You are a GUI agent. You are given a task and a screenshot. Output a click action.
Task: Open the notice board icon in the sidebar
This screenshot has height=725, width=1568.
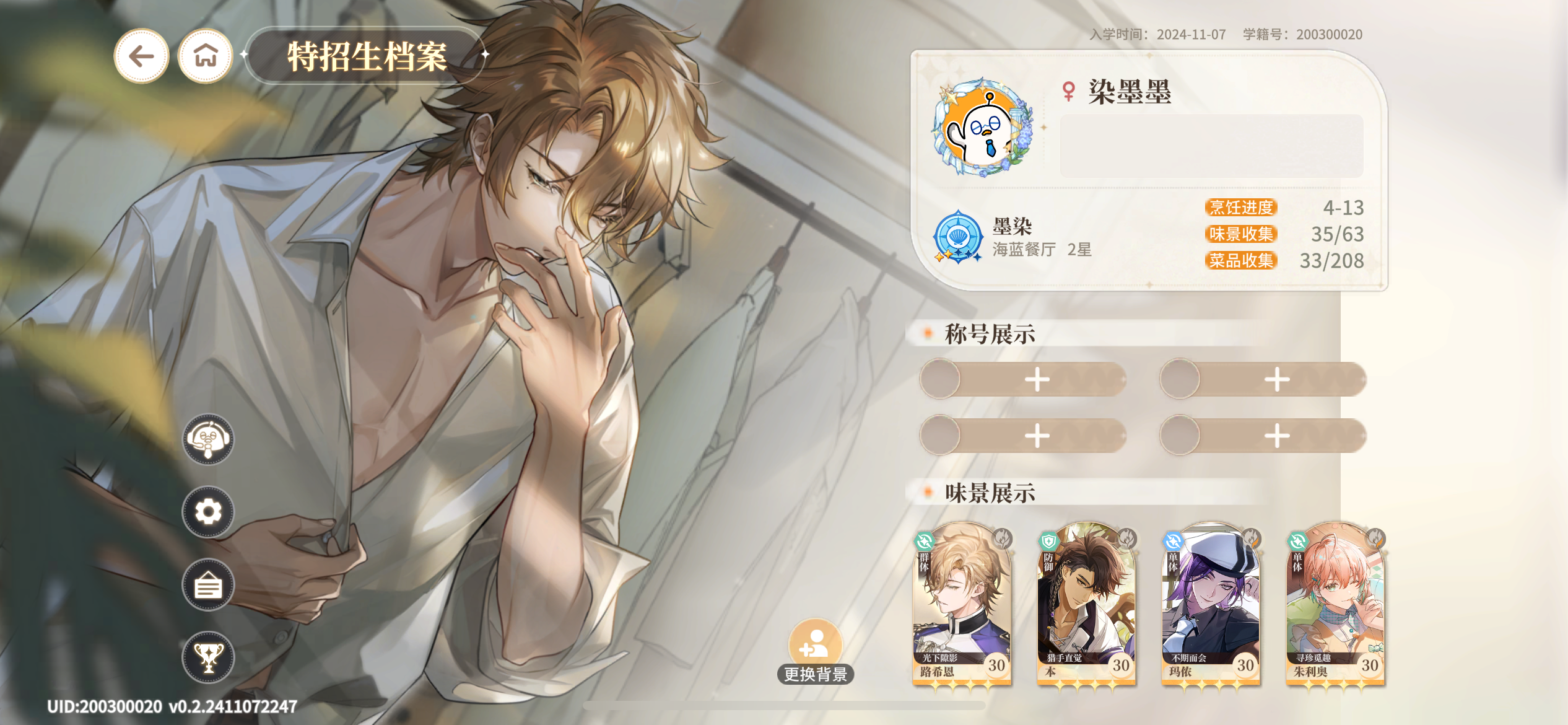pyautogui.click(x=208, y=585)
